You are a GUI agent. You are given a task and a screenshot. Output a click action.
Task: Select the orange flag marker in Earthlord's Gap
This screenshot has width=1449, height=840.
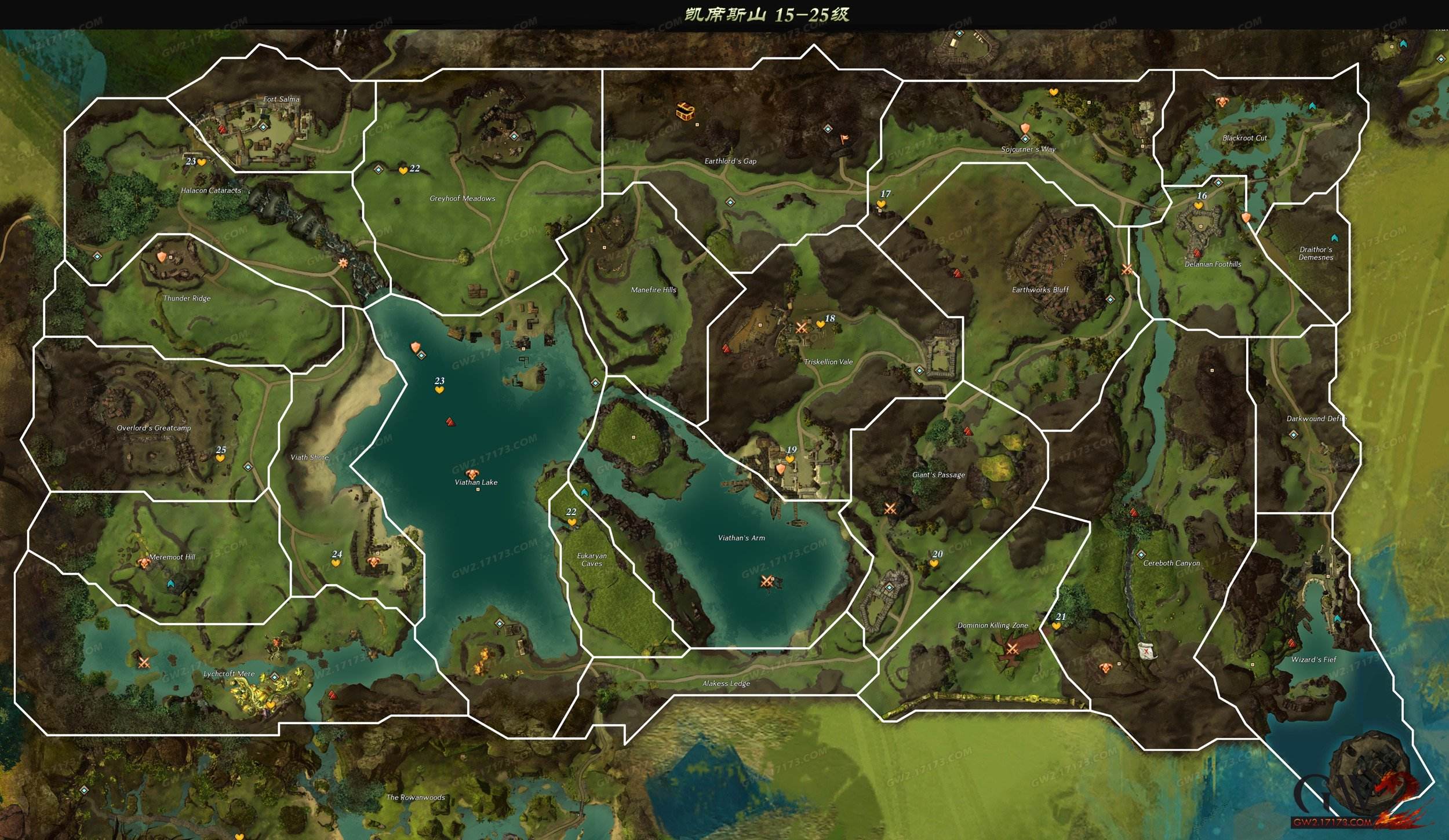[844, 139]
